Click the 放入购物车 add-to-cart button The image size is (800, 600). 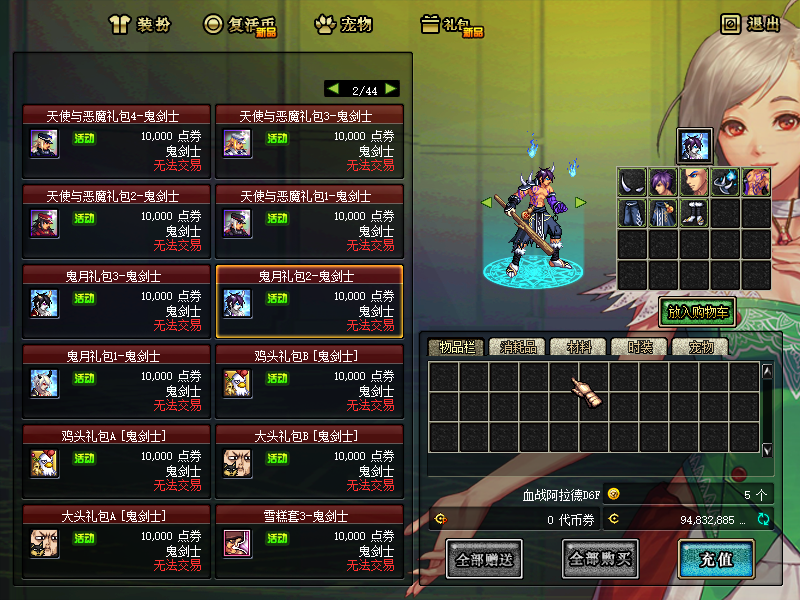click(x=697, y=312)
